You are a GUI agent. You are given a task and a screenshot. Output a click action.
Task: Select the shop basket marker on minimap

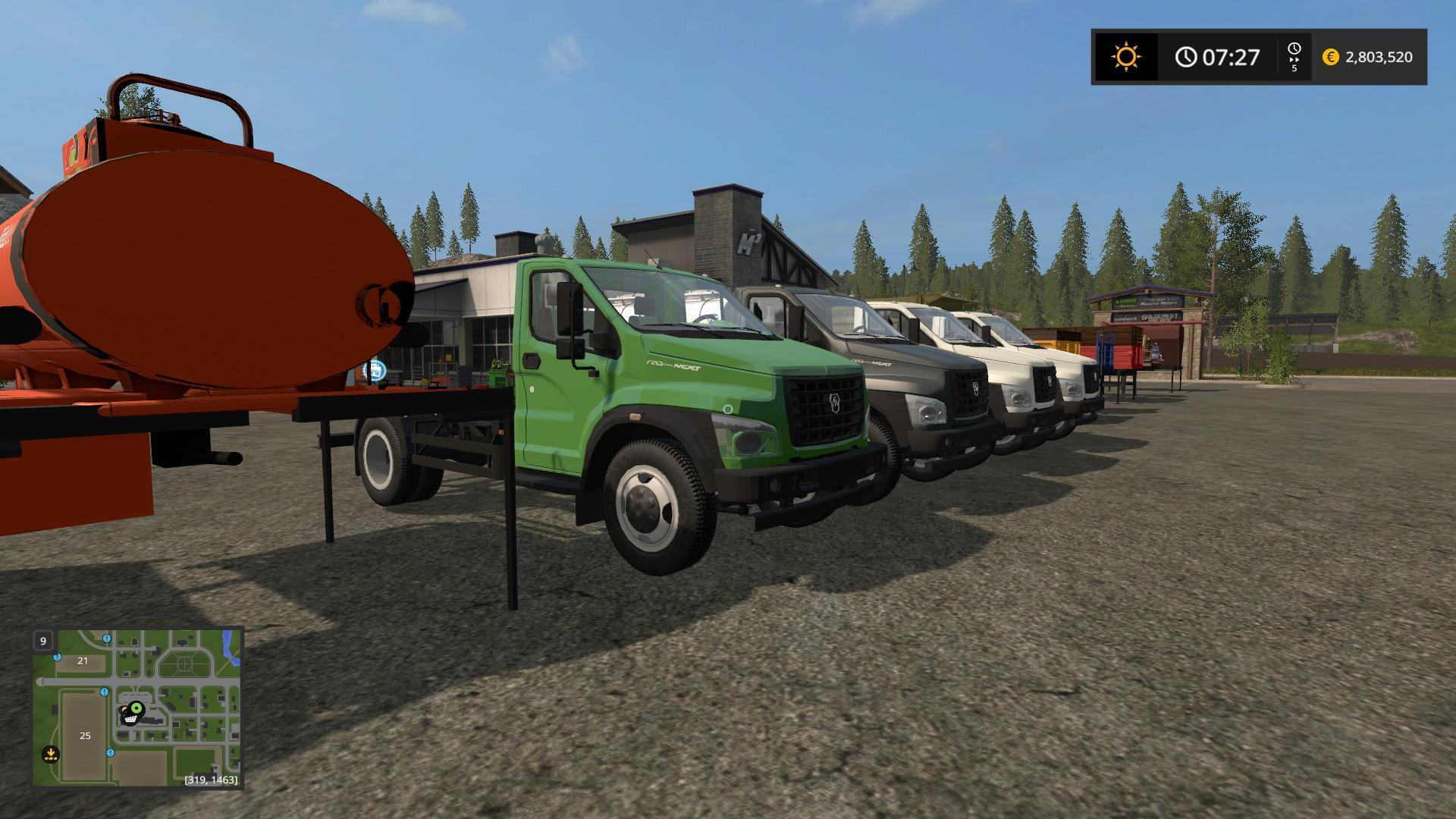(130, 717)
